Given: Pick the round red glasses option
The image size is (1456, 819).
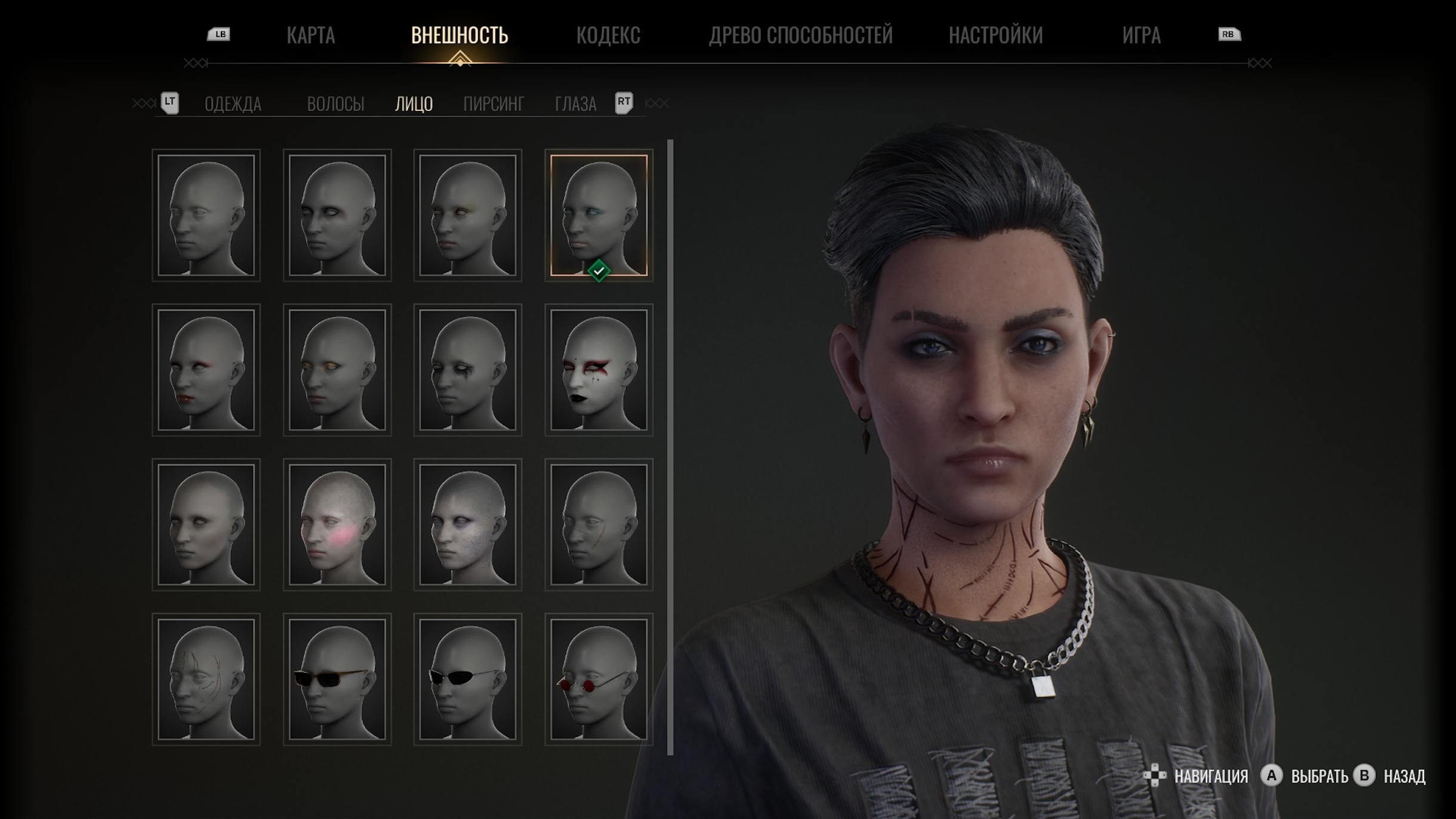Looking at the screenshot, I should pyautogui.click(x=599, y=679).
